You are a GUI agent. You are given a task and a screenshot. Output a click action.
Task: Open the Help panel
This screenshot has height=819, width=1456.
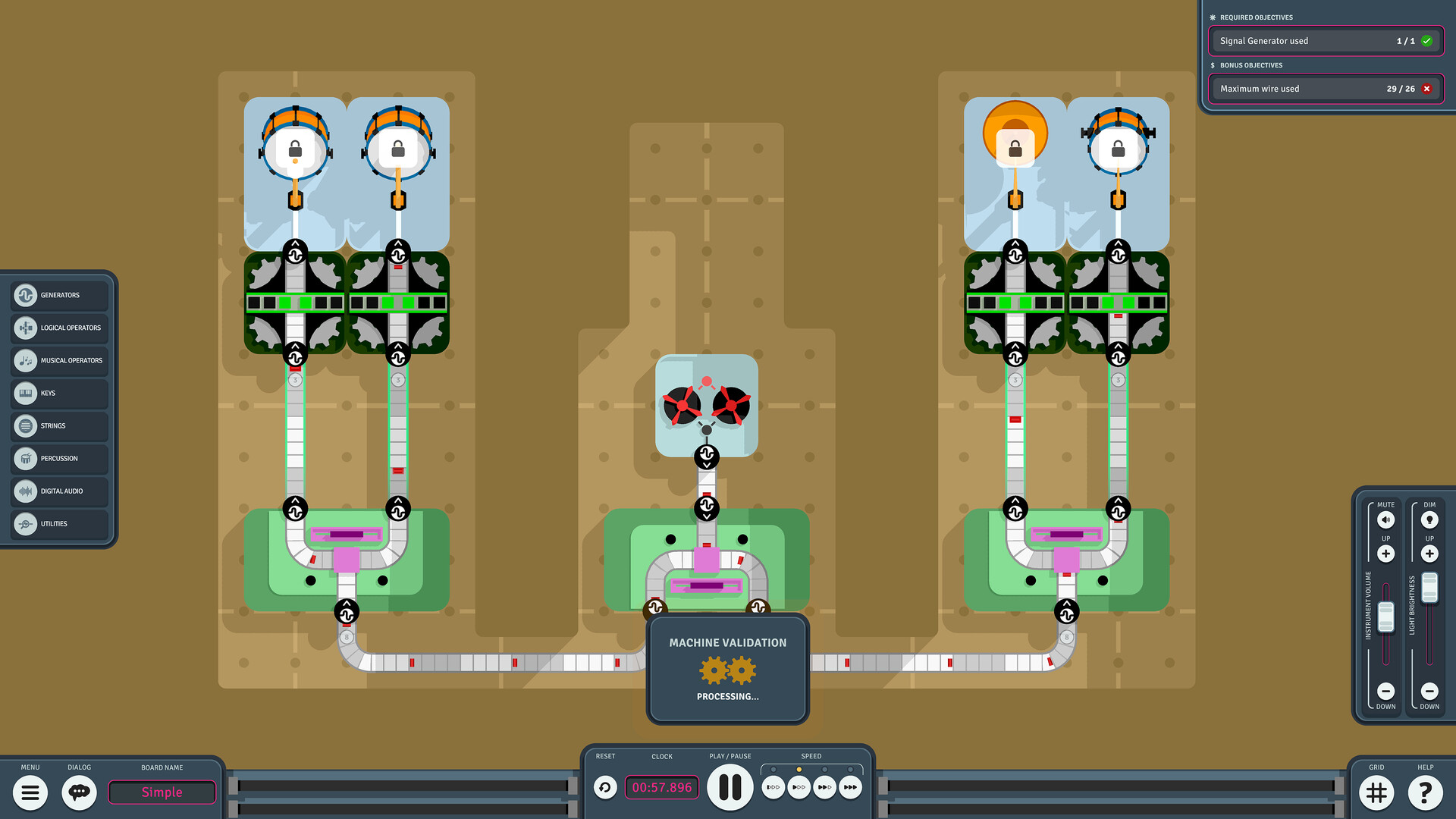coord(1425,792)
